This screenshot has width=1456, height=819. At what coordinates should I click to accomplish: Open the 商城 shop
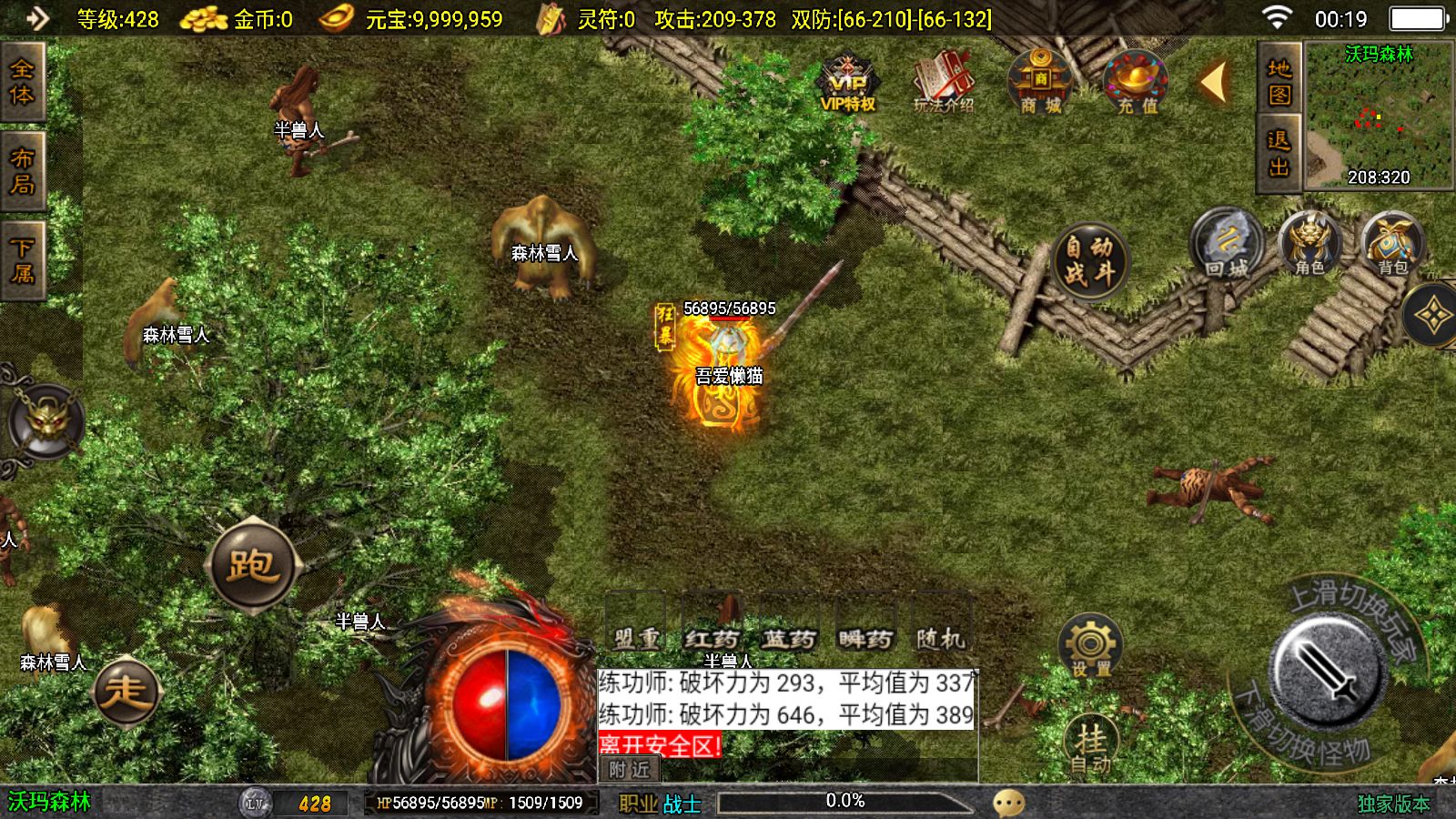click(1040, 82)
